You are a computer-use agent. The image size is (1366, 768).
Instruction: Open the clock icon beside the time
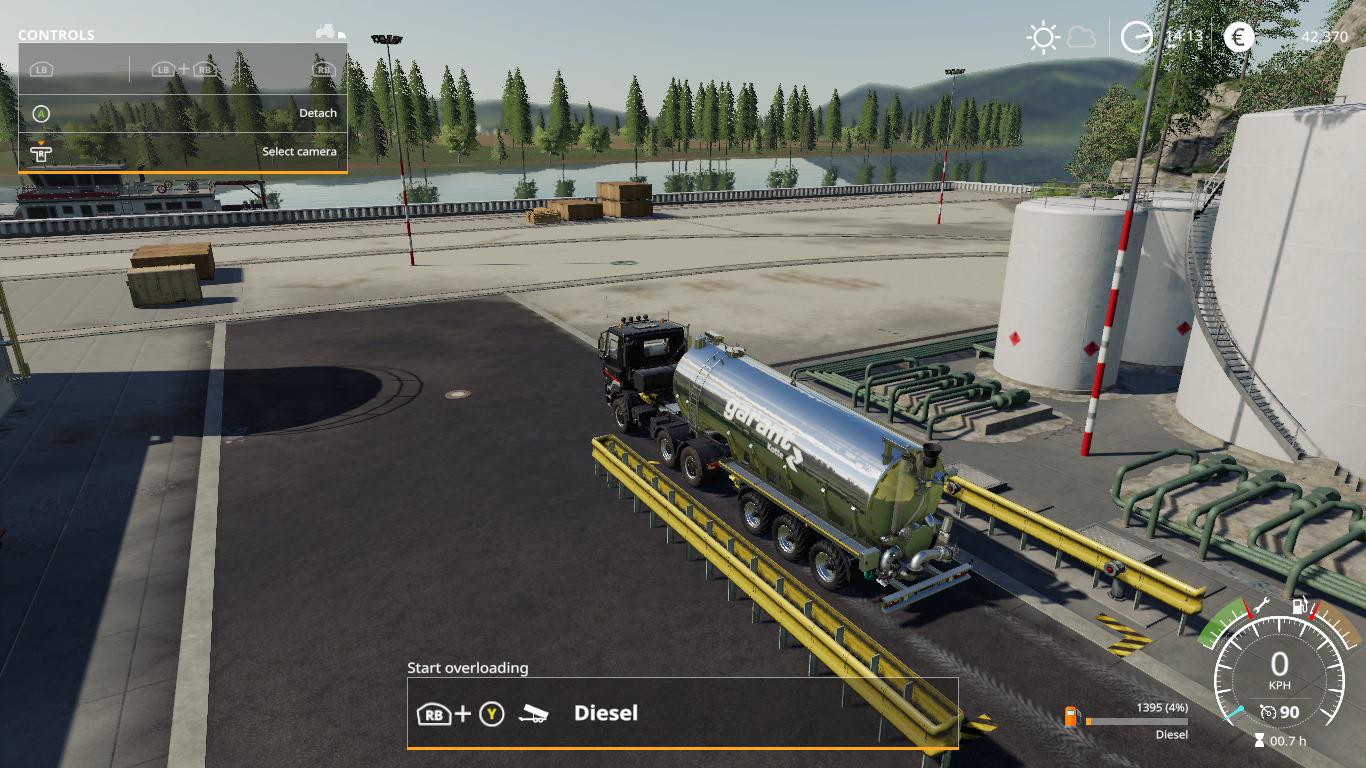click(1136, 37)
